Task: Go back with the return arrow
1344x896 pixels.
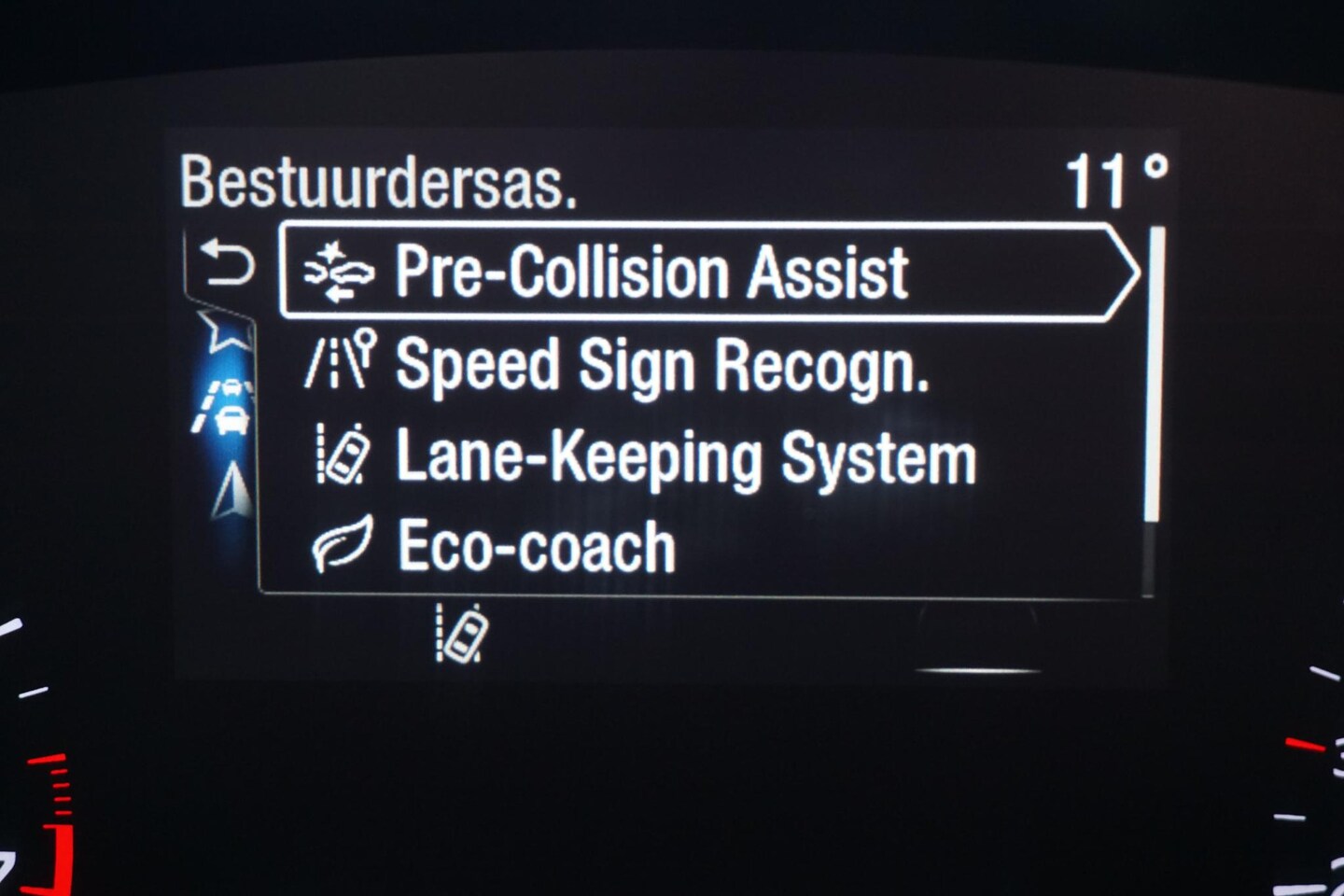Action: point(228,263)
